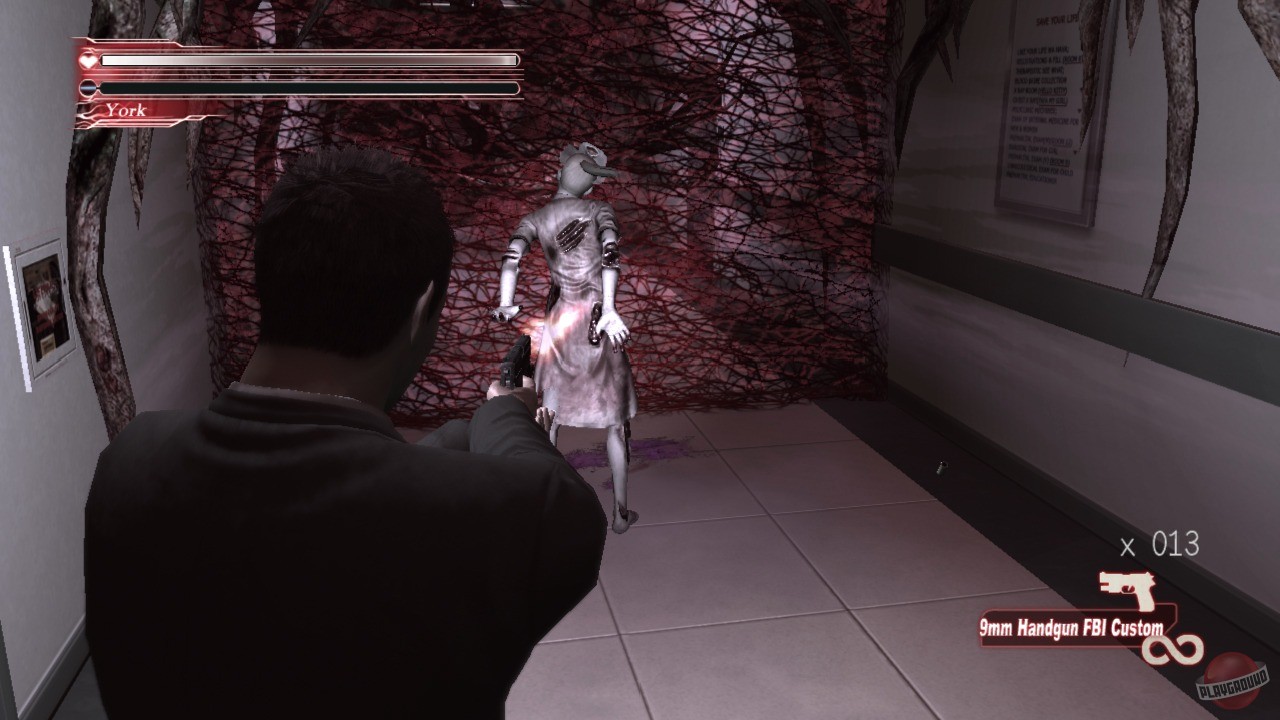Image resolution: width=1280 pixels, height=720 pixels.
Task: Select the 9mm Handgun FBI Custom label
Action: [1070, 630]
